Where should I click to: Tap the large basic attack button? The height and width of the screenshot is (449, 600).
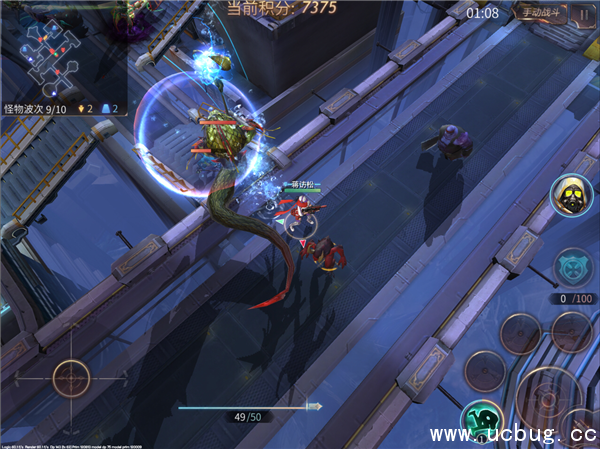548,398
